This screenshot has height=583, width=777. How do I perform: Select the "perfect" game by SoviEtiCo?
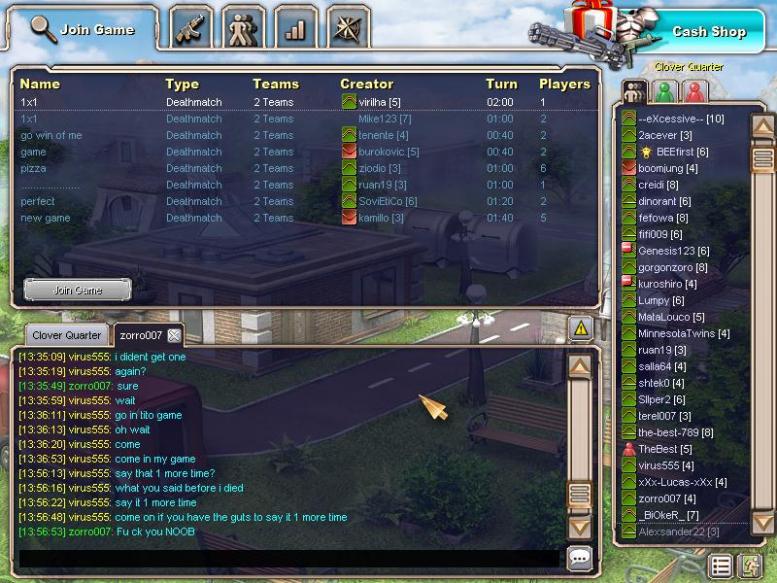[38, 201]
